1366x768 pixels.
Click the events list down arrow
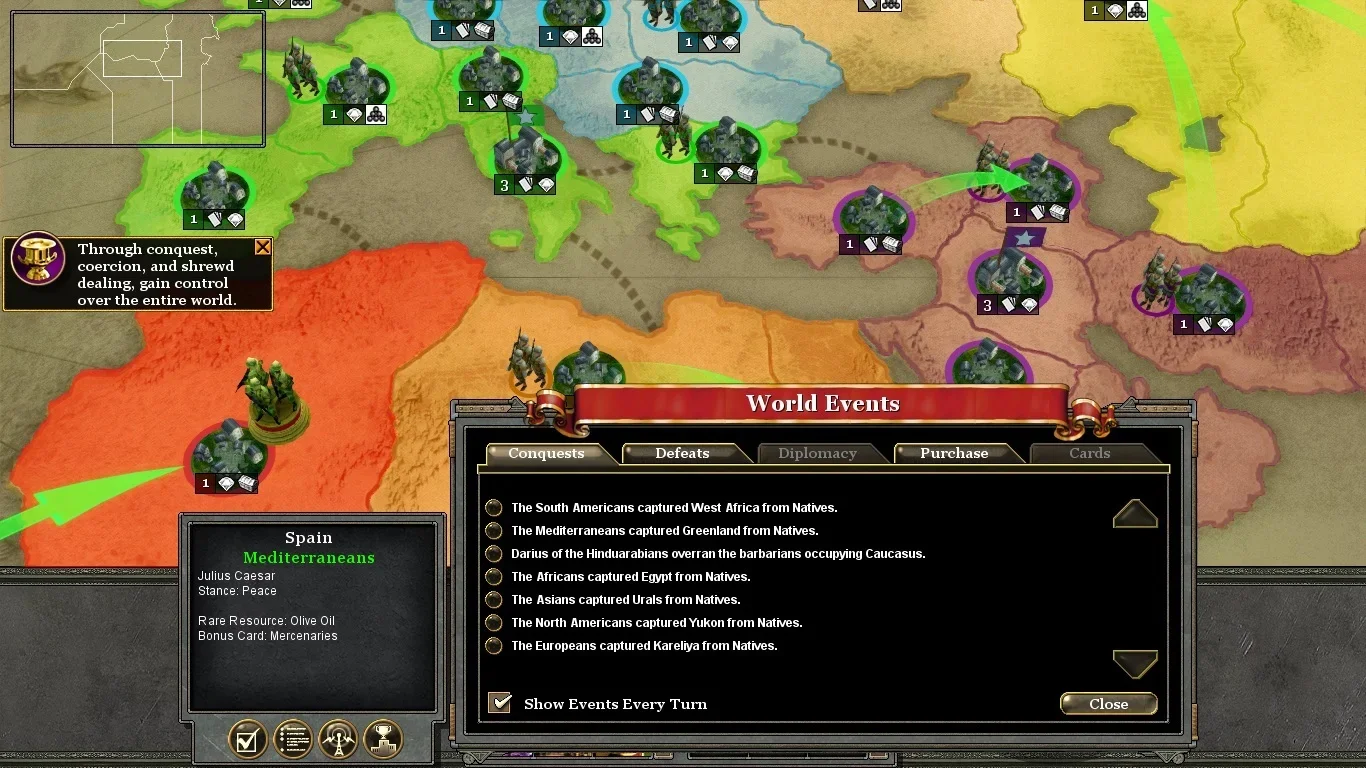tap(1135, 662)
